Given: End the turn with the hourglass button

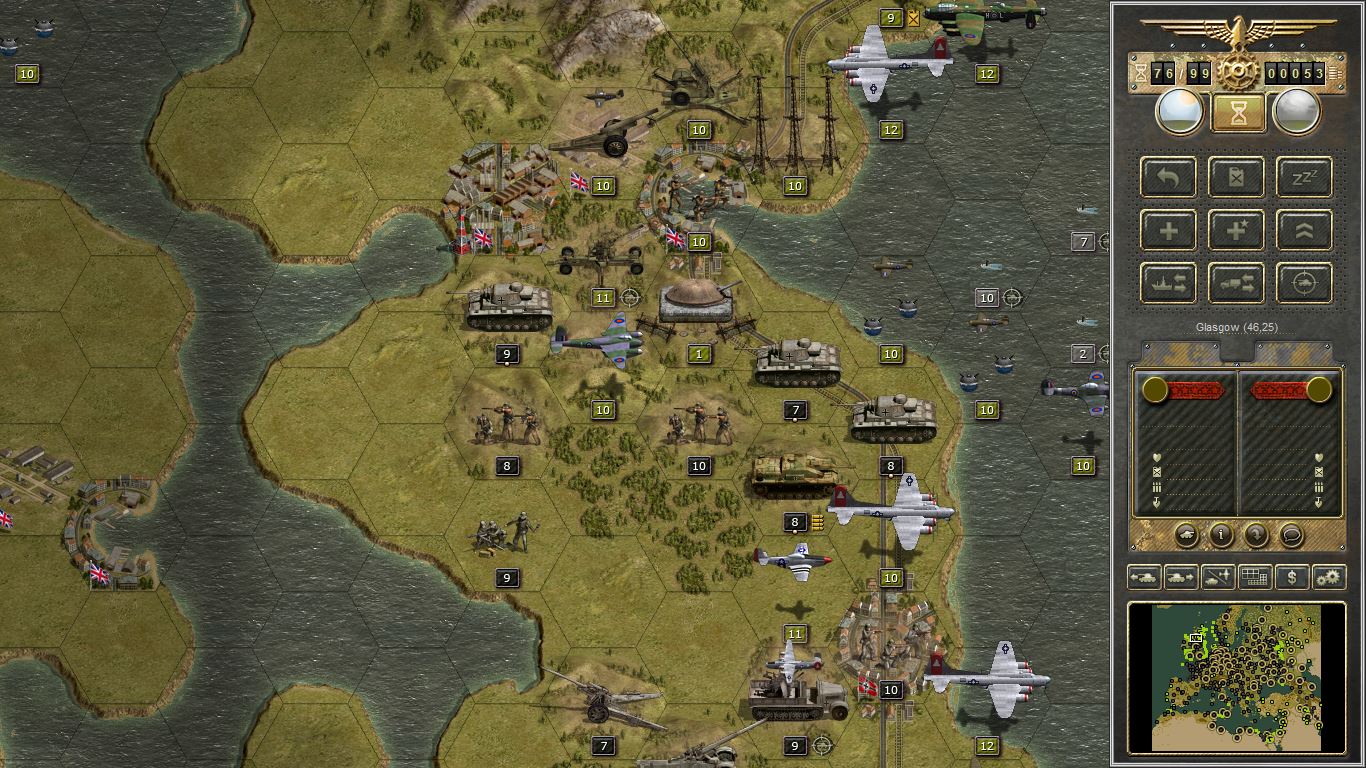Looking at the screenshot, I should click(x=1237, y=113).
